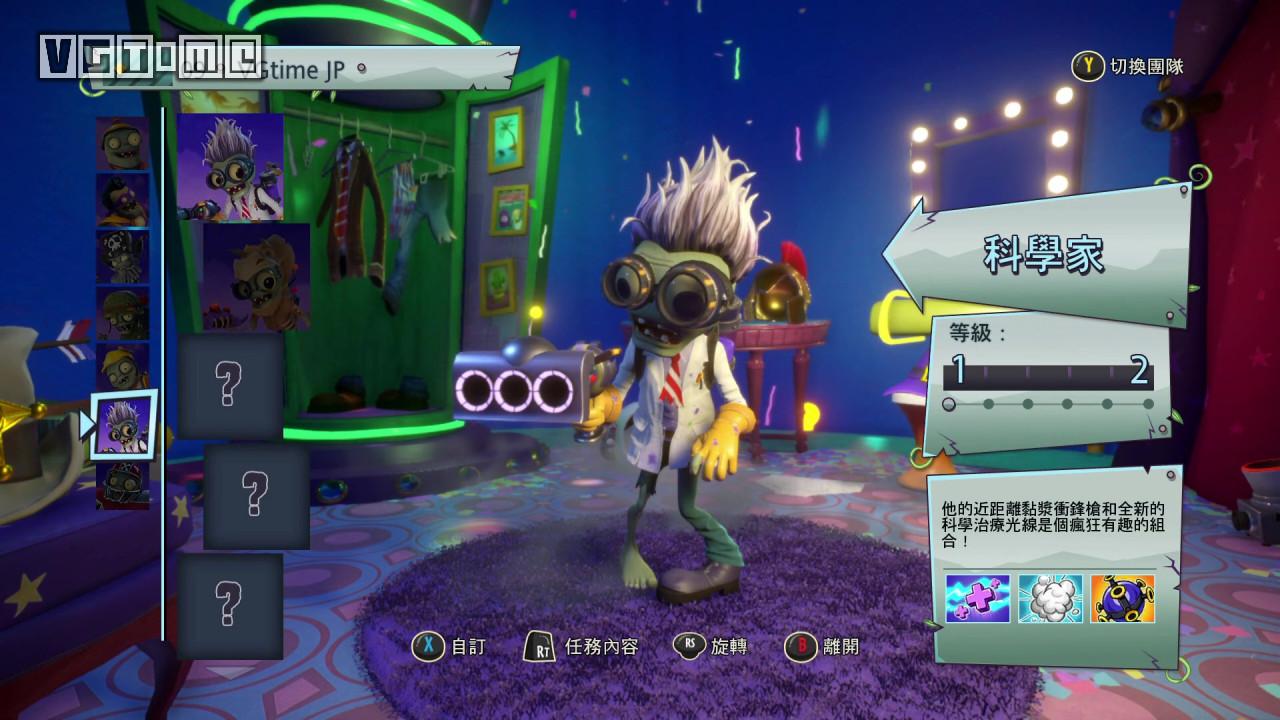This screenshot has width=1280, height=720.
Task: Select the tan-haired Scientist variant portrait
Action: click(x=256, y=277)
